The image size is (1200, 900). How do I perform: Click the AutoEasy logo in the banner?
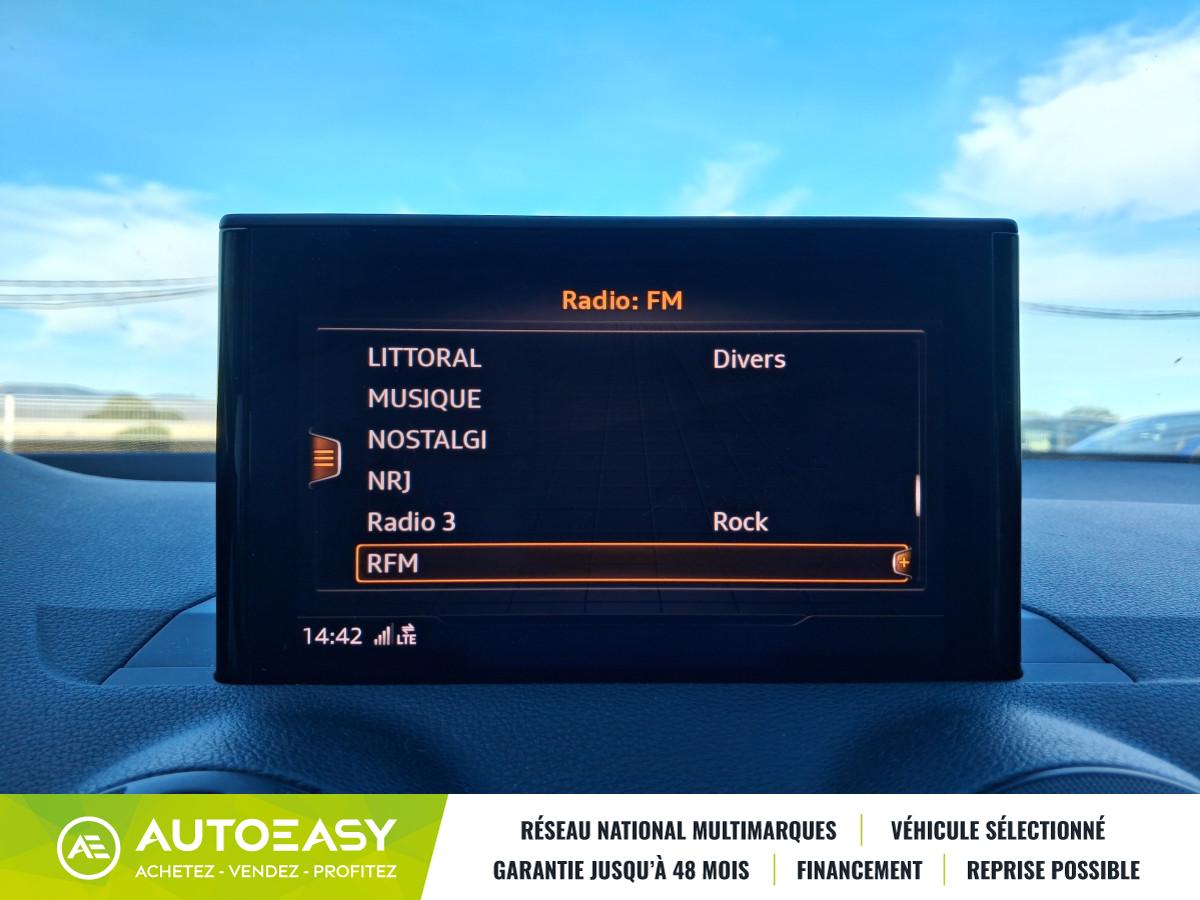tap(228, 847)
